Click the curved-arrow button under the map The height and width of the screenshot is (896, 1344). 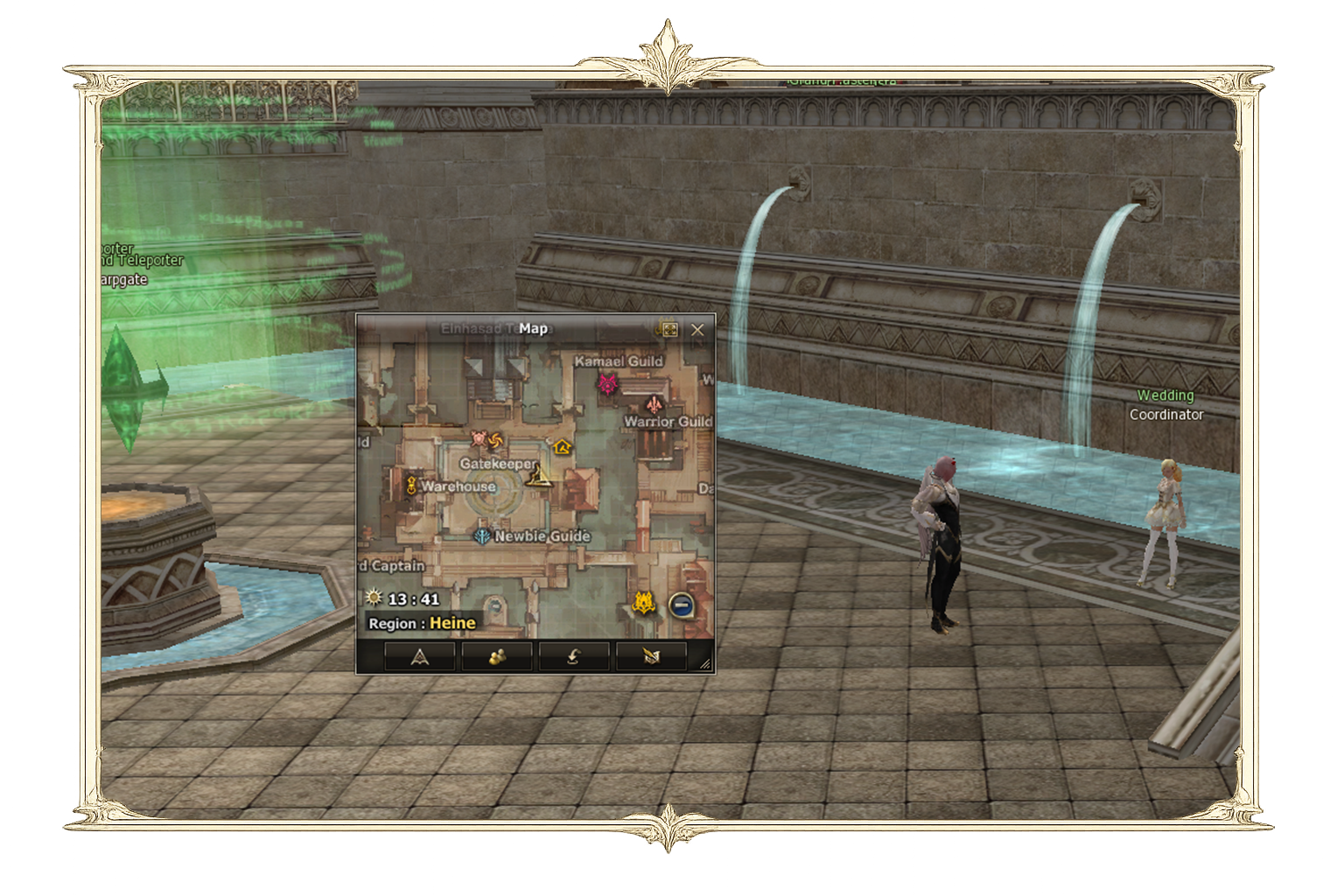click(574, 656)
